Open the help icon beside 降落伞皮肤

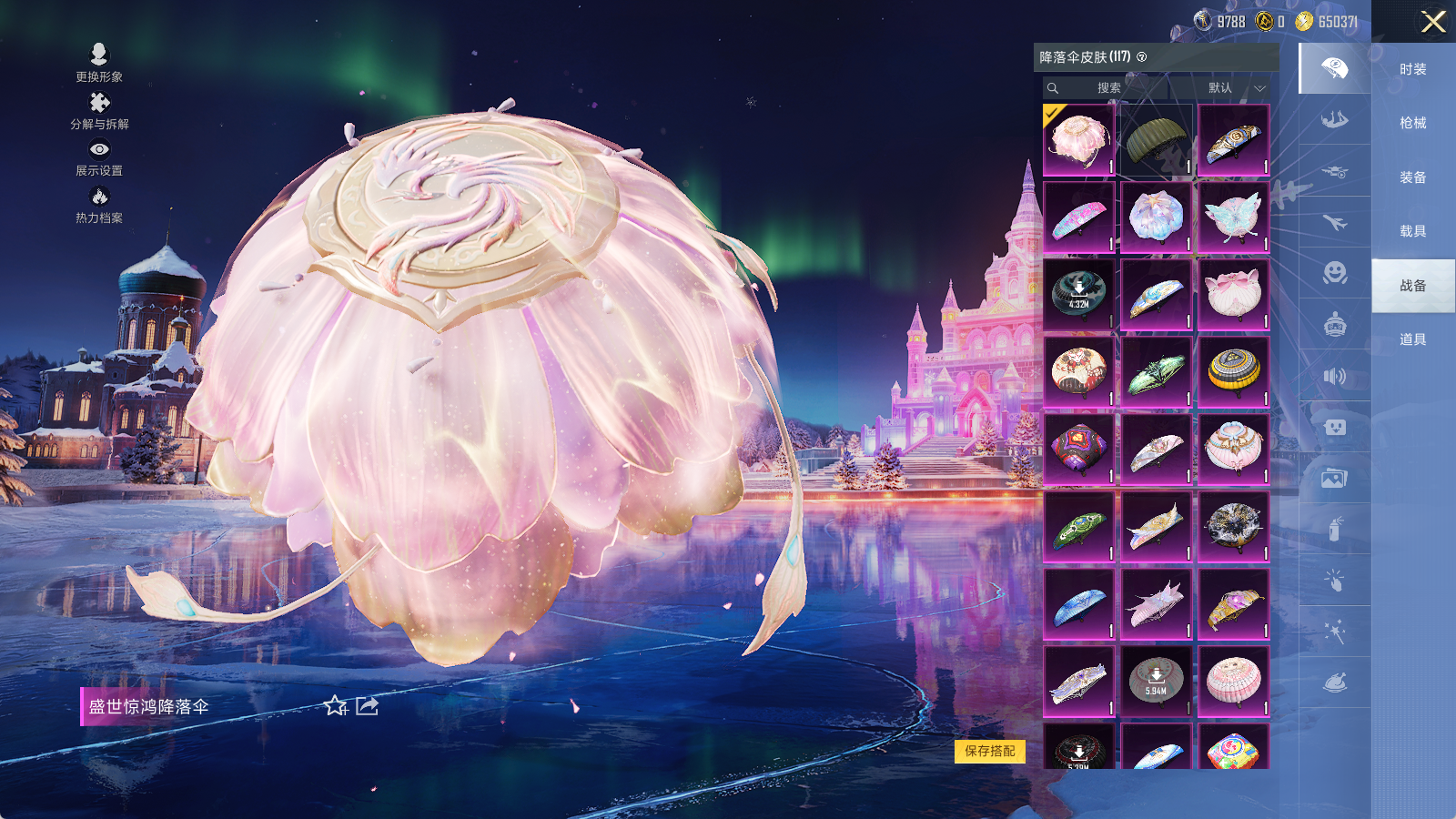pos(1142,57)
